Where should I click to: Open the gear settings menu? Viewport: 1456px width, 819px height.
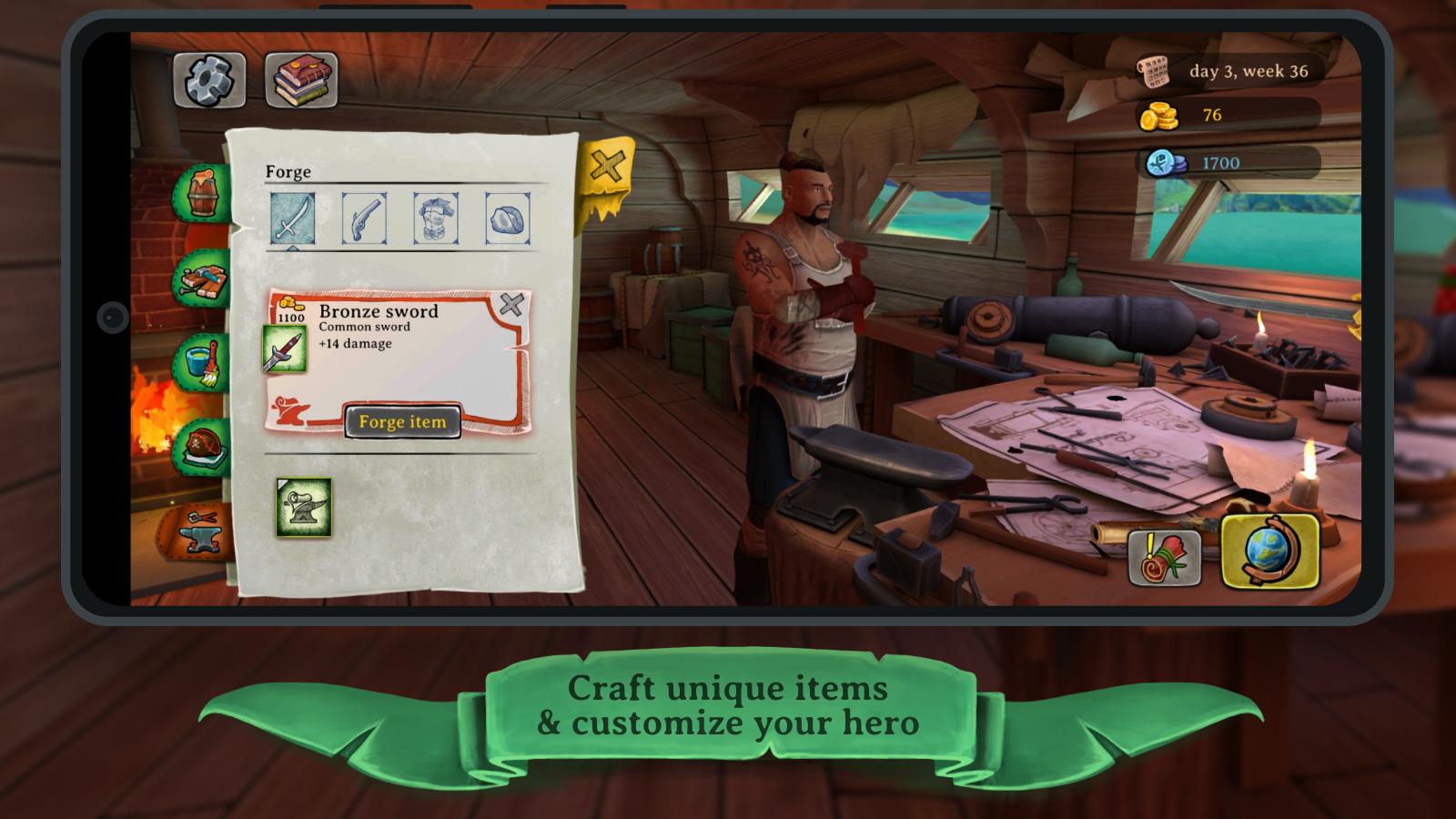(x=209, y=80)
